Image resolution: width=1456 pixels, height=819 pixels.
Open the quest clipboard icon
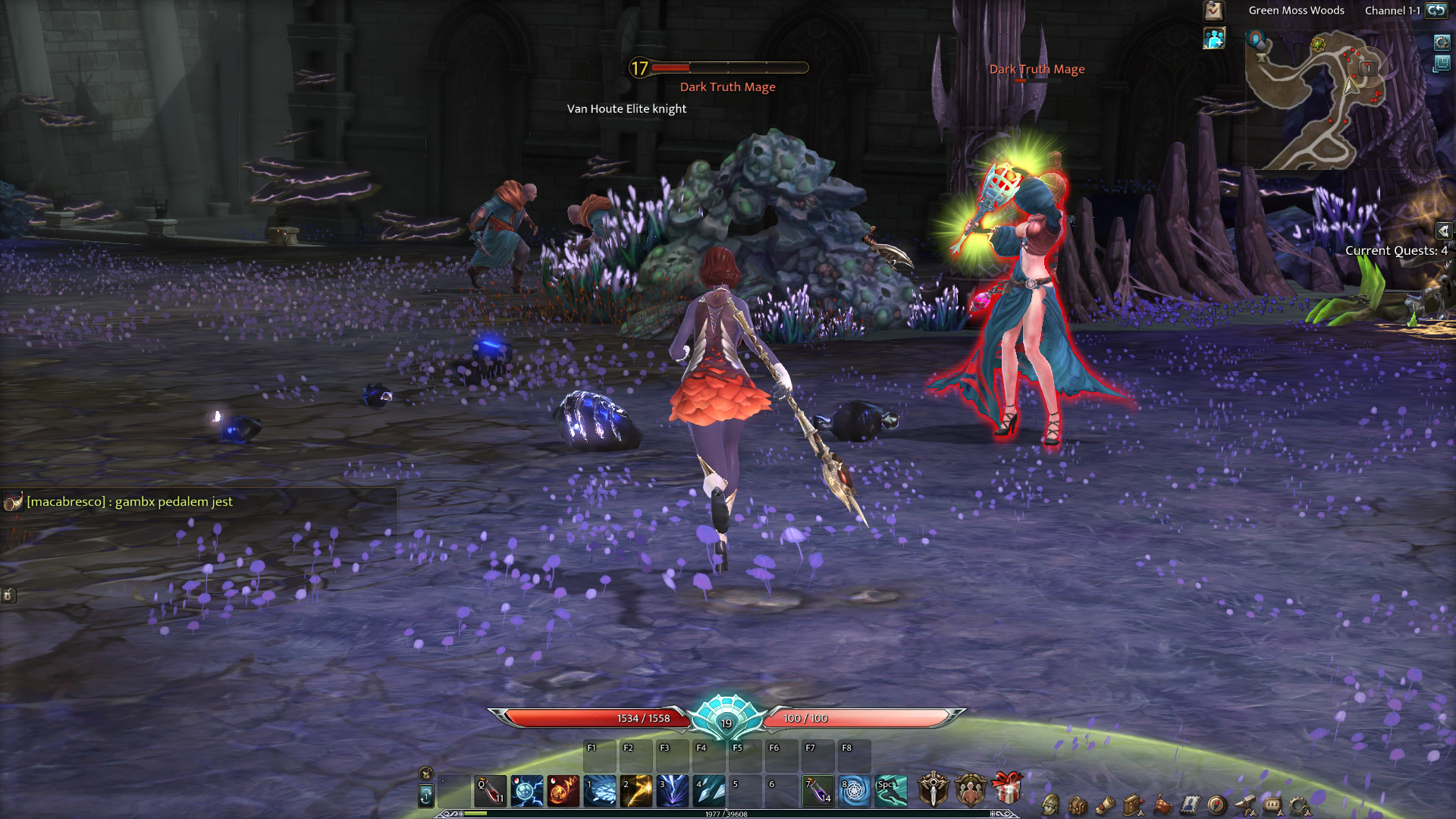click(1213, 11)
